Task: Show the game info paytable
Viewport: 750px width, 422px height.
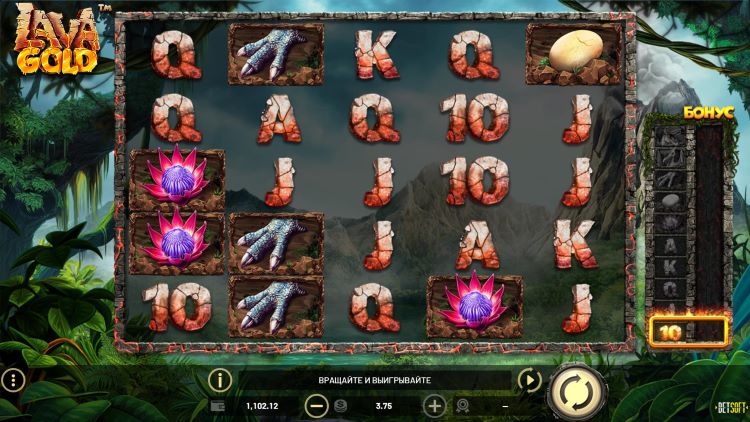Action: tap(219, 380)
